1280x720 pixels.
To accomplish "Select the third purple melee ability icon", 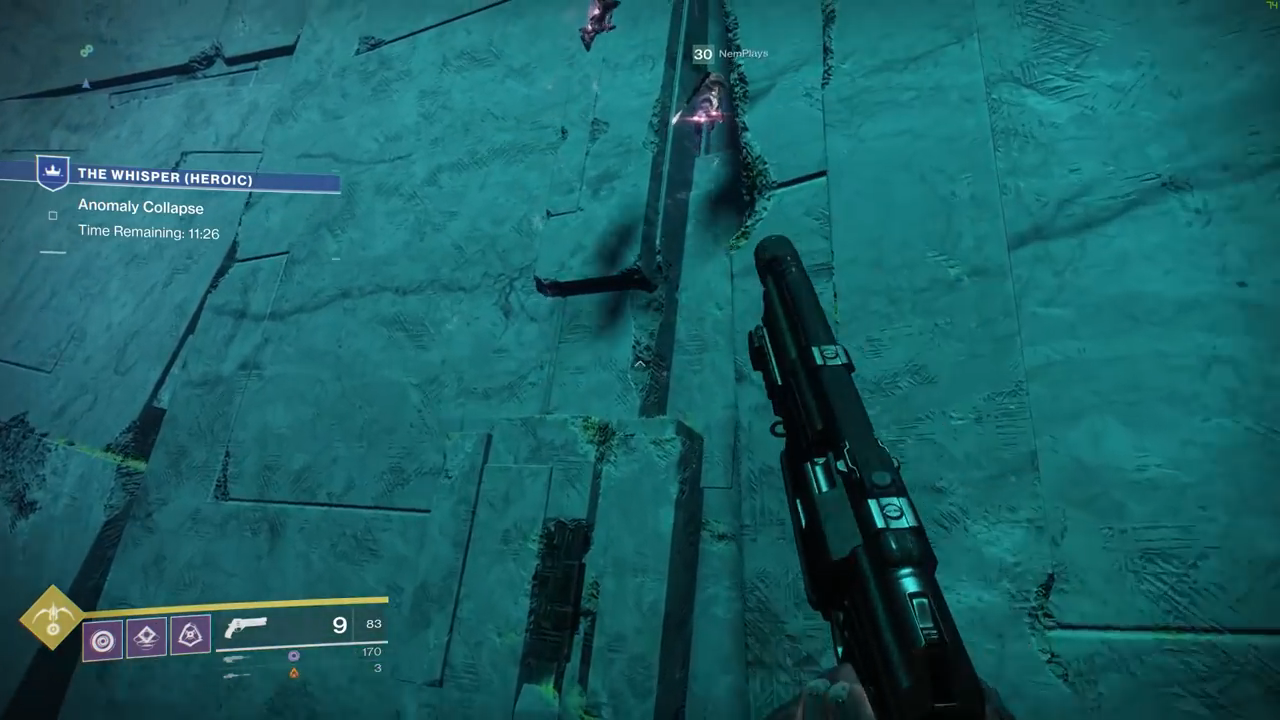I will point(190,634).
